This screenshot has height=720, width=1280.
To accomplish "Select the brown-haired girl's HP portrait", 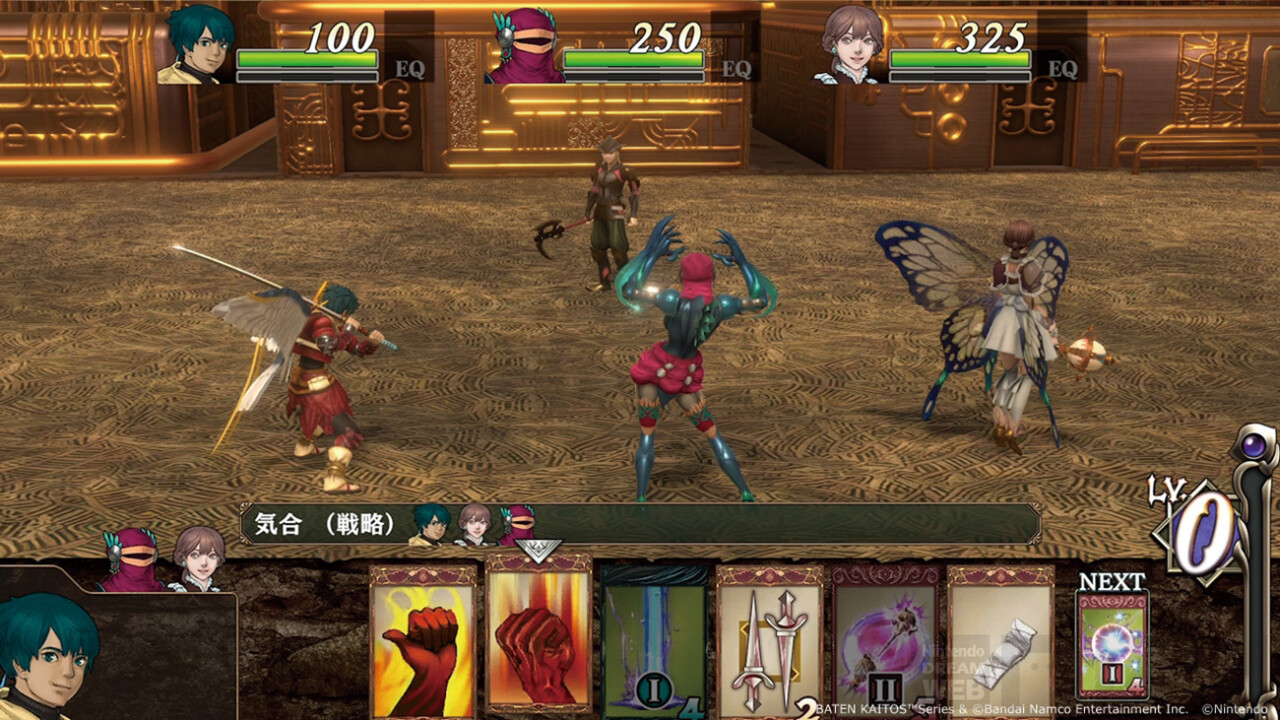I will pos(851,45).
